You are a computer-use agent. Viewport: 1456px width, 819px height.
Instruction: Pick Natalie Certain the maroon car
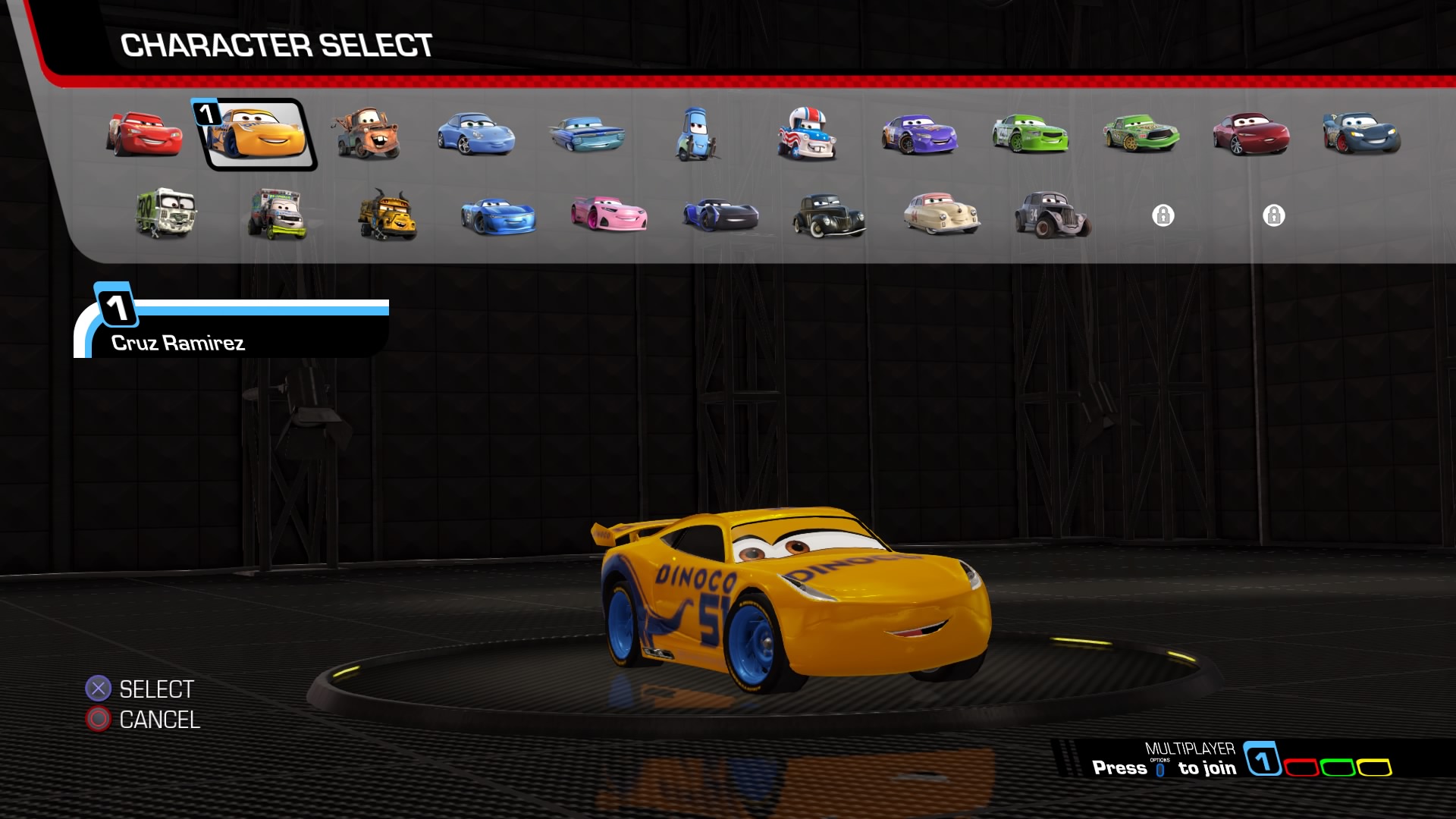point(1251,134)
